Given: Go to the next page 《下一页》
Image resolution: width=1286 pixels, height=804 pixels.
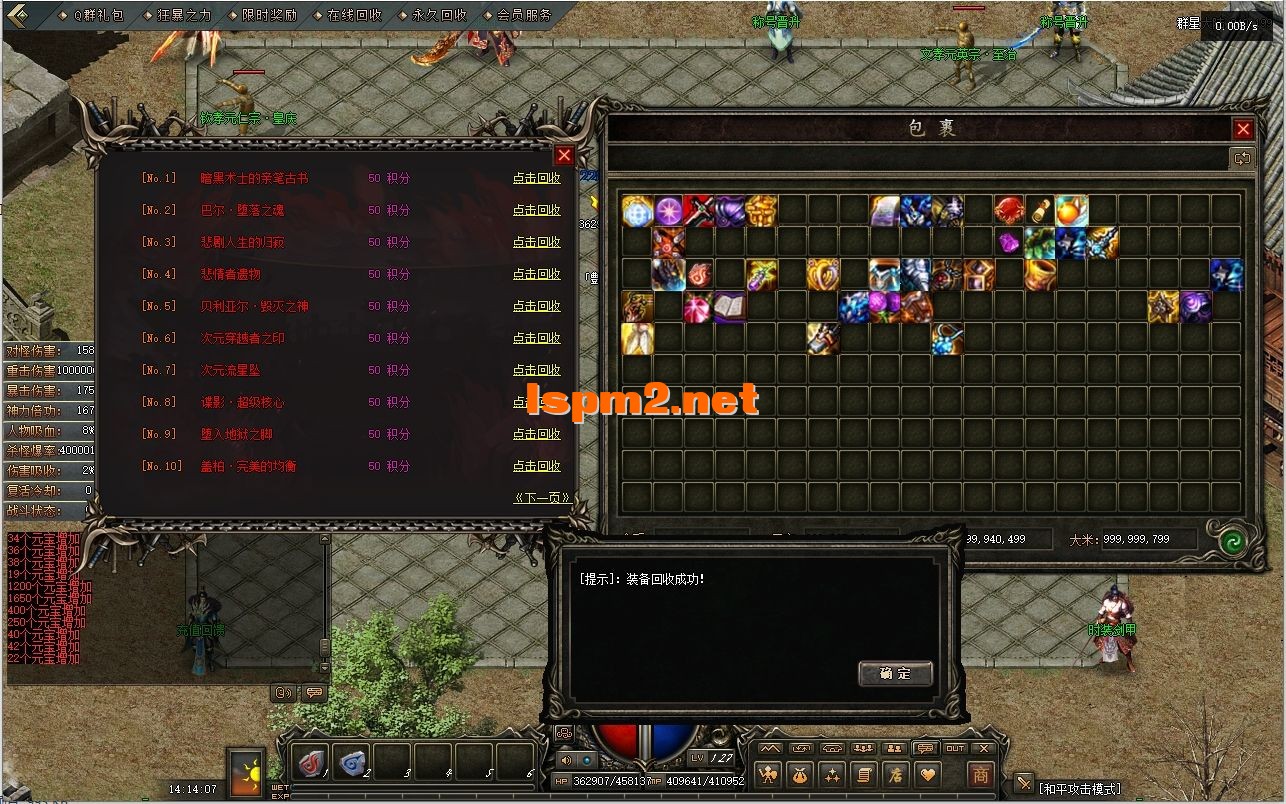Looking at the screenshot, I should click(x=541, y=497).
